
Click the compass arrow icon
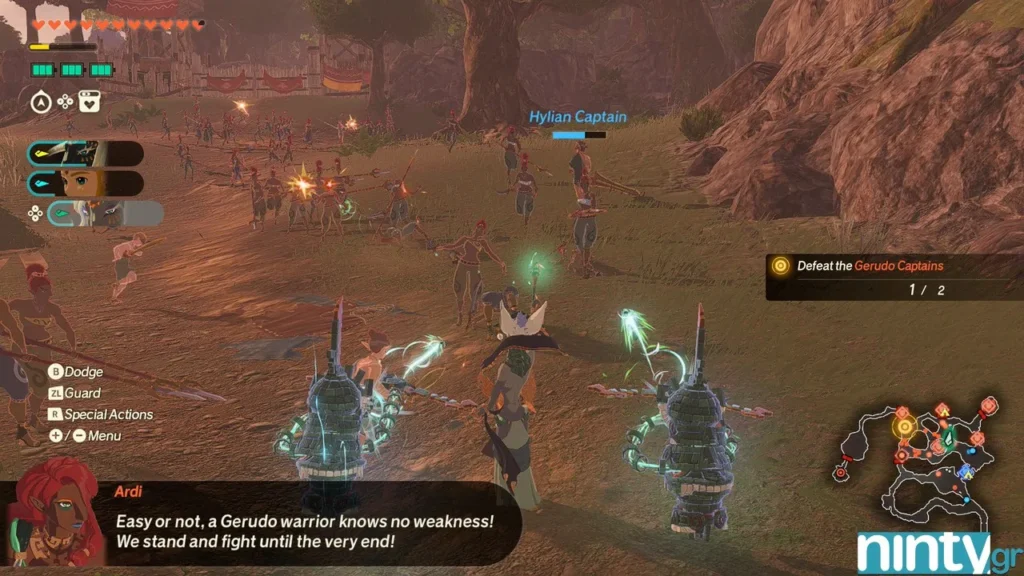tap(40, 101)
